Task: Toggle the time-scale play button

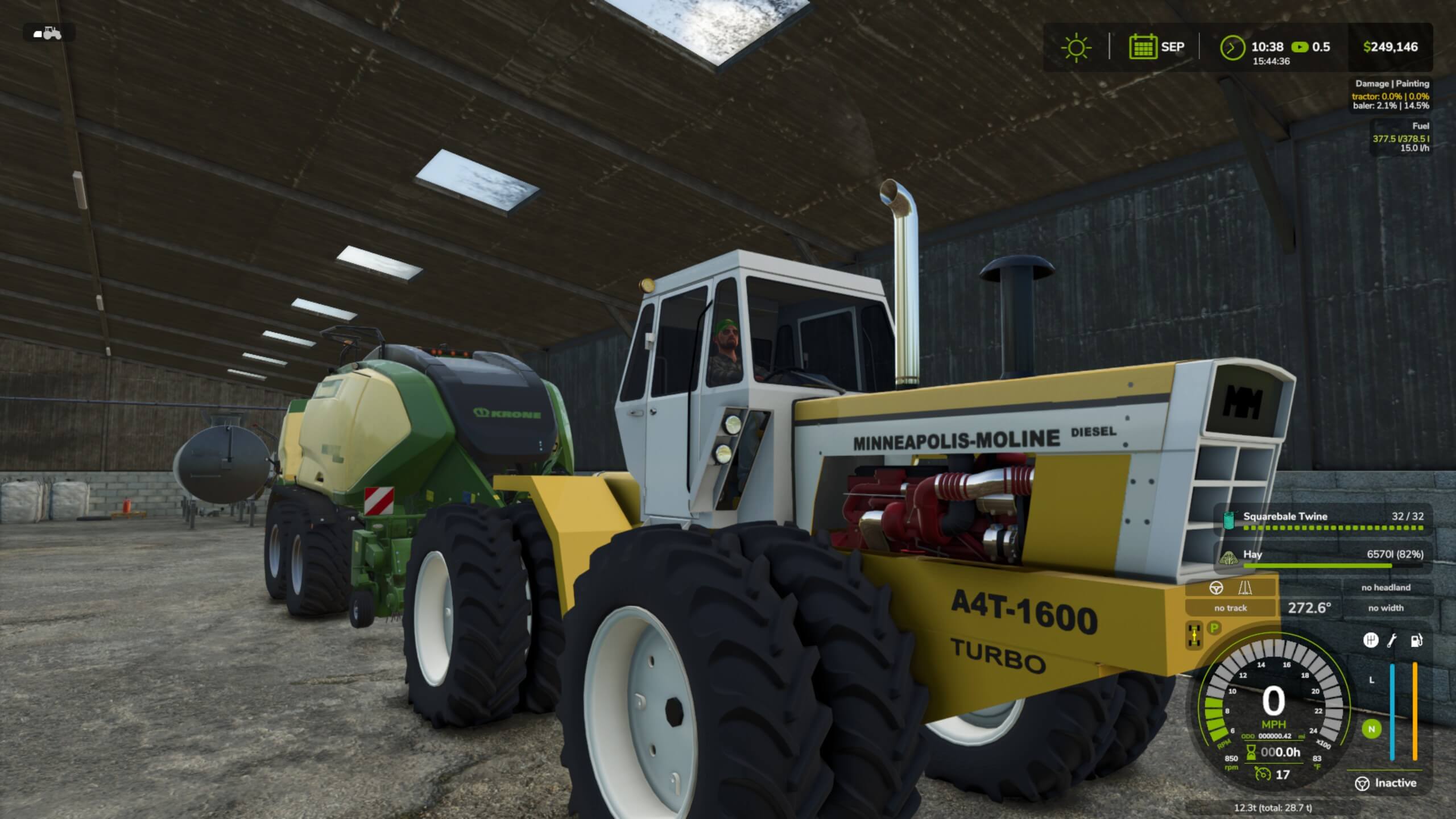Action: (1300, 47)
